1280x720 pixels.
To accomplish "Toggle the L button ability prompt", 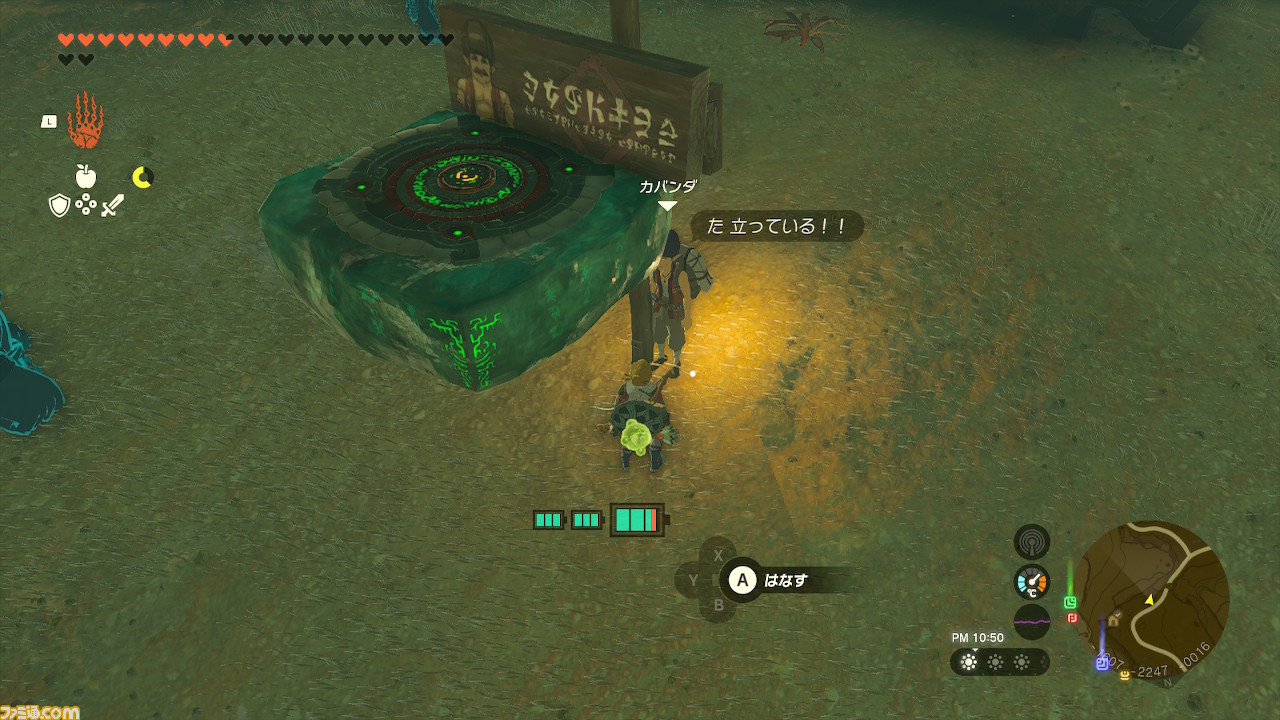I will 49,120.
